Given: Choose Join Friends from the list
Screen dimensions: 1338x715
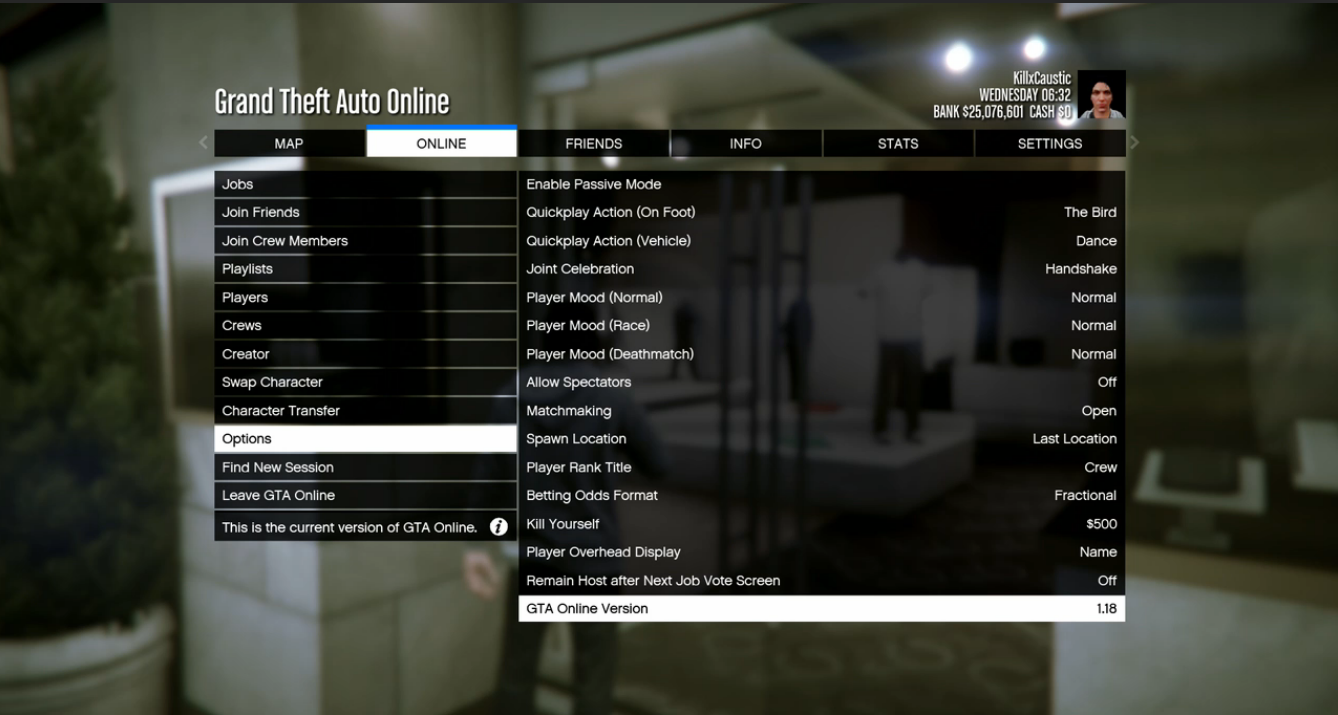Looking at the screenshot, I should tap(364, 212).
